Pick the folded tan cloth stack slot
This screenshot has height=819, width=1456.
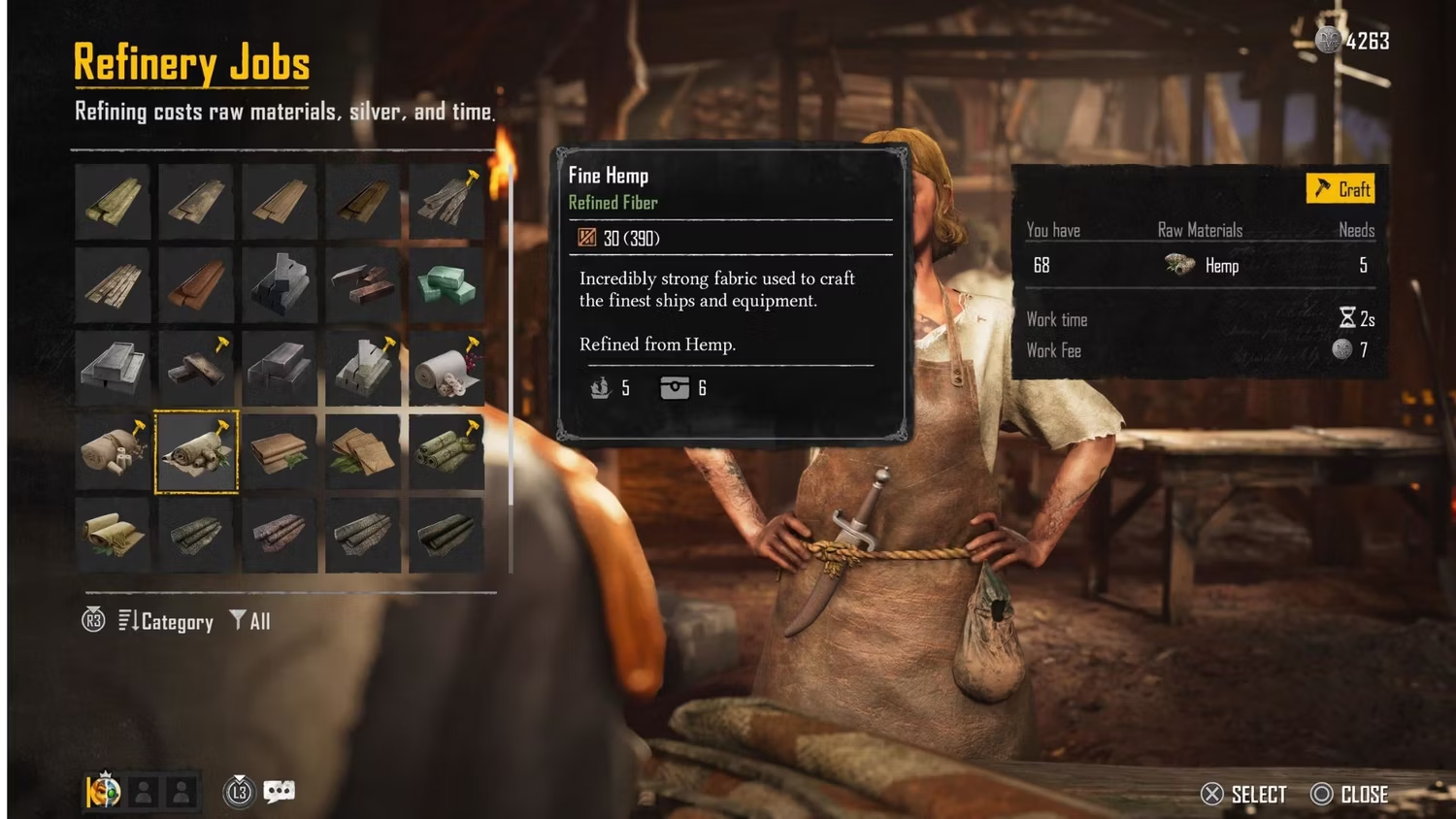click(x=280, y=451)
